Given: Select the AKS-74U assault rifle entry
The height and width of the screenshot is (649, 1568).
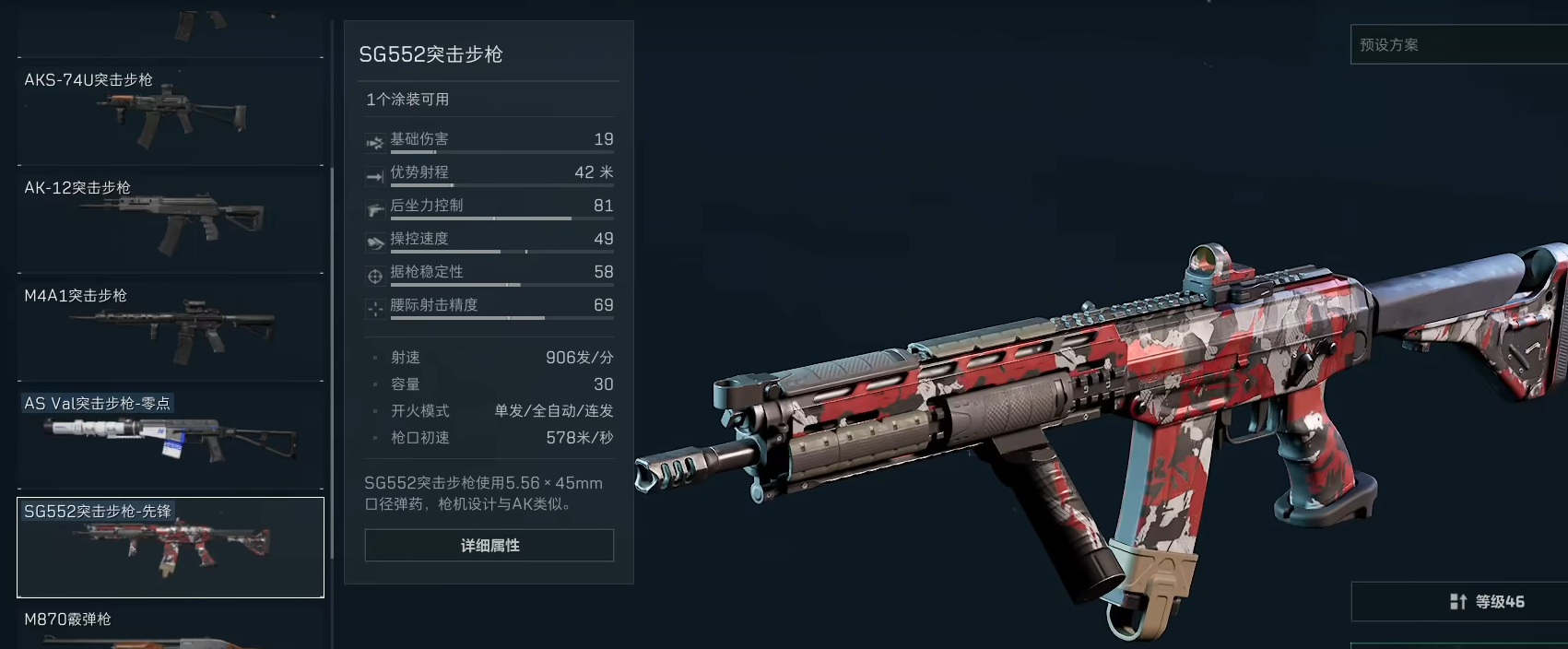Looking at the screenshot, I should click(171, 112).
